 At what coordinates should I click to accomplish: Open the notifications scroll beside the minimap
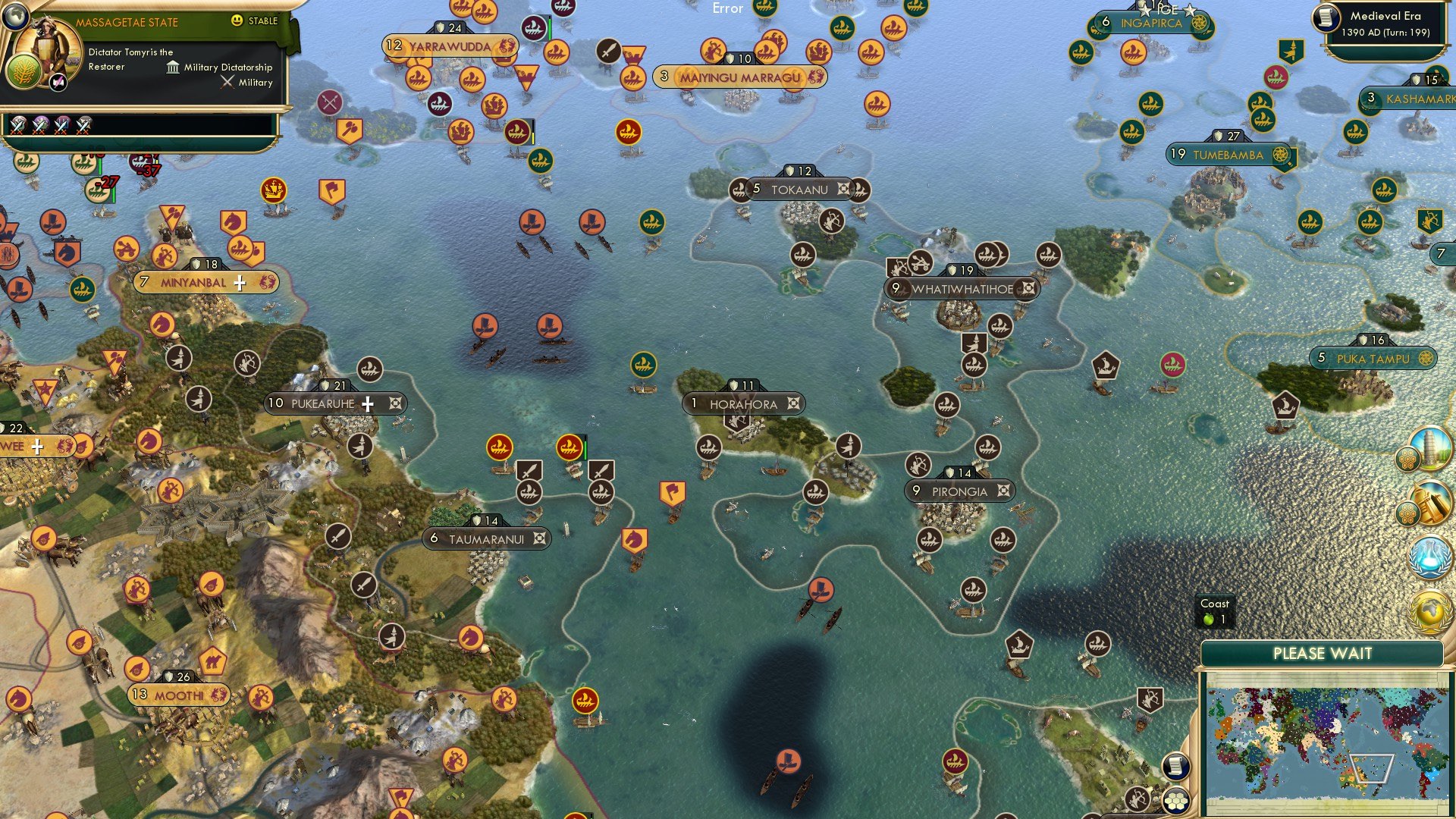pos(1176,767)
